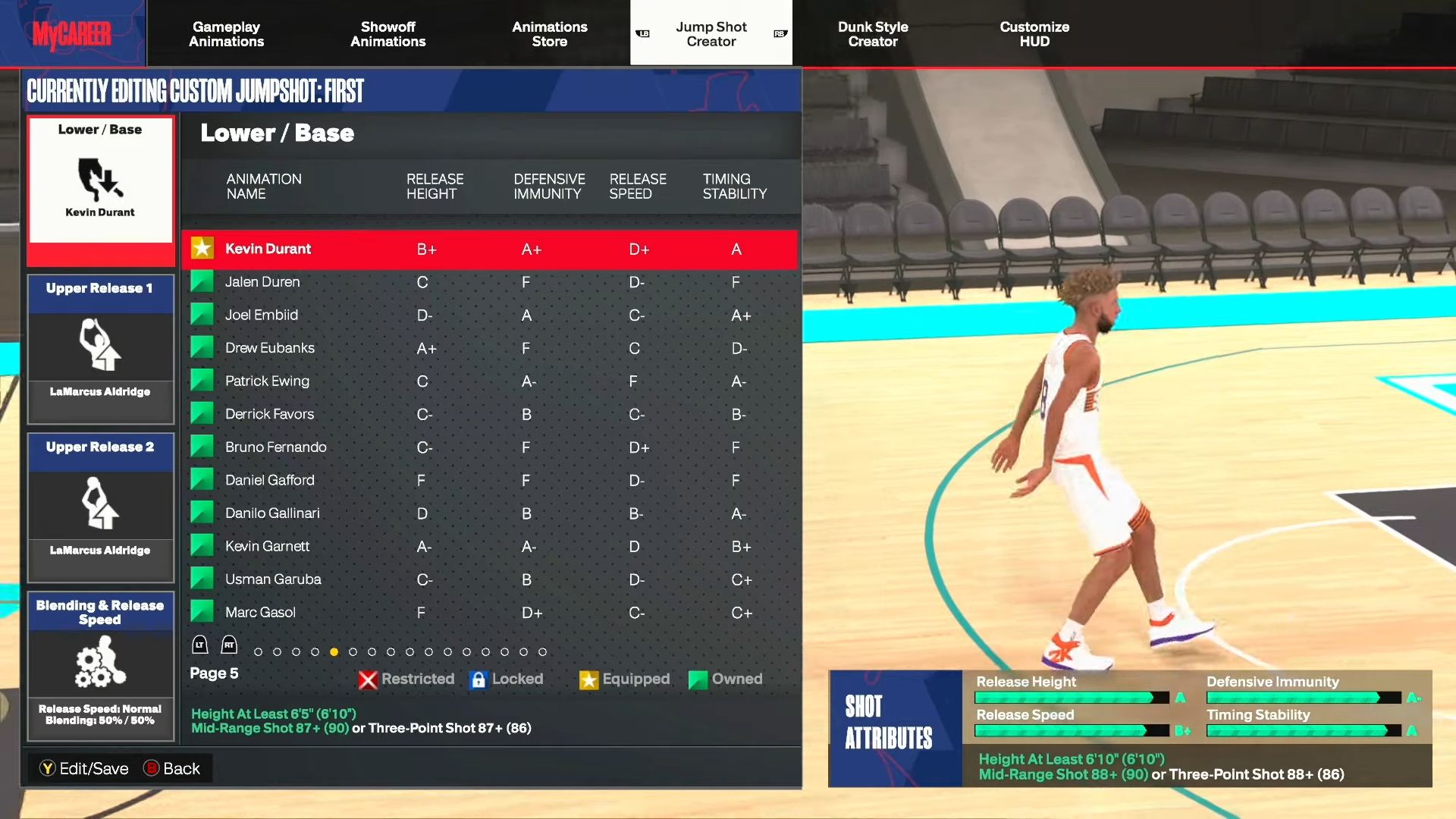
Task: Click the RT page-forward bumper icon
Action: pos(227,645)
